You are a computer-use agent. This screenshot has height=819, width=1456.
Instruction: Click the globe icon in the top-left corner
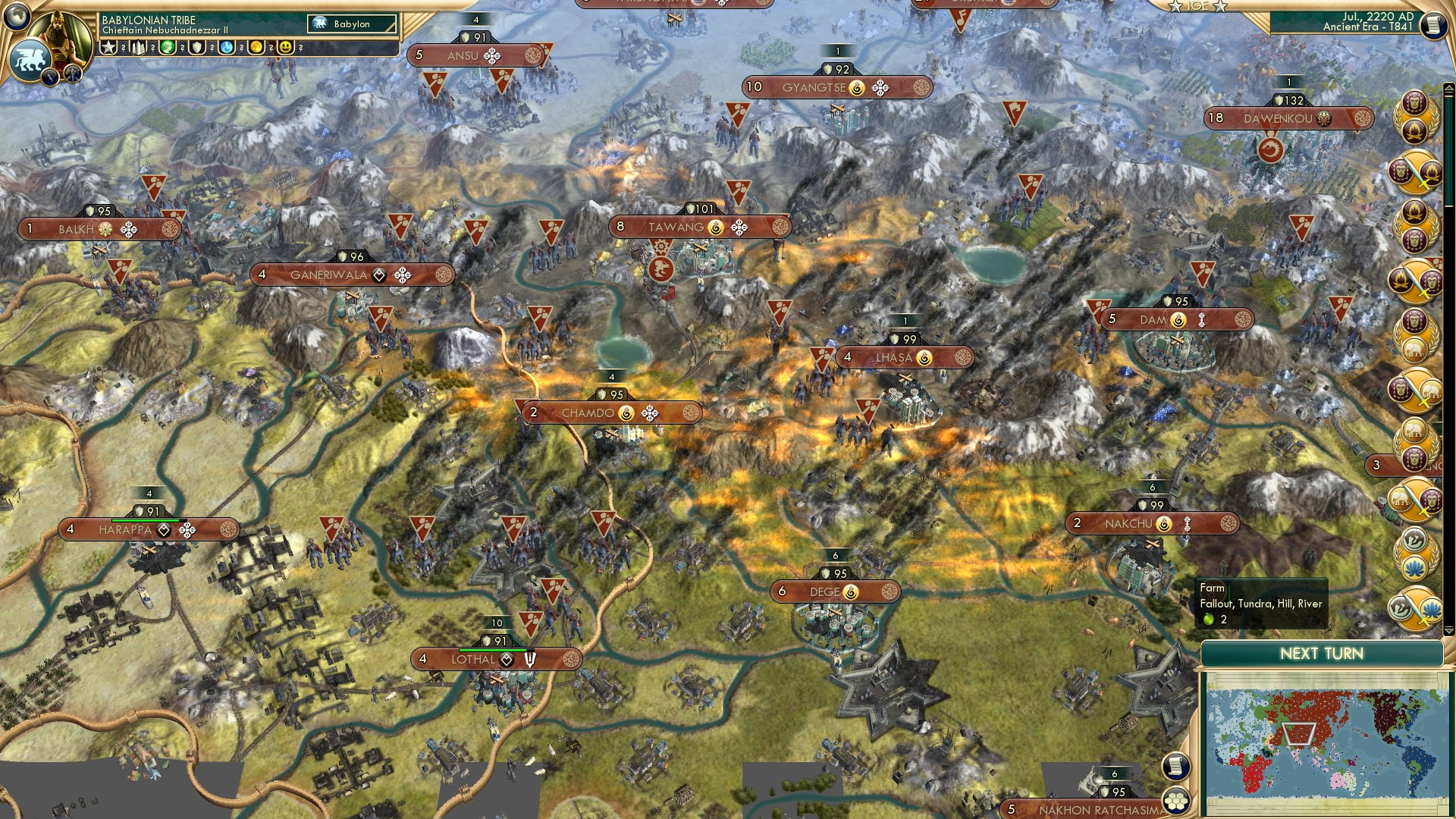tap(17, 17)
